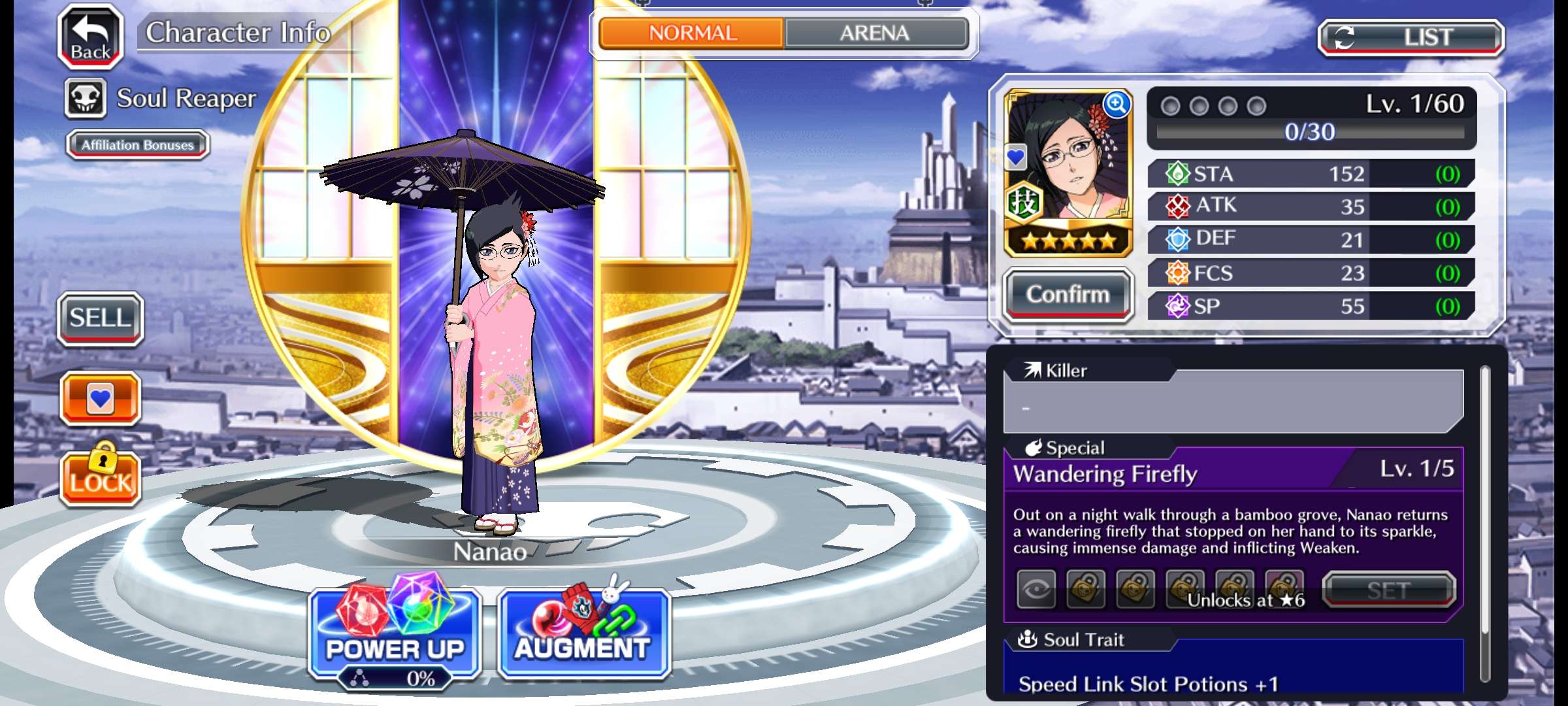Open the POWER UP menu
This screenshot has width=1568, height=706.
point(395,634)
